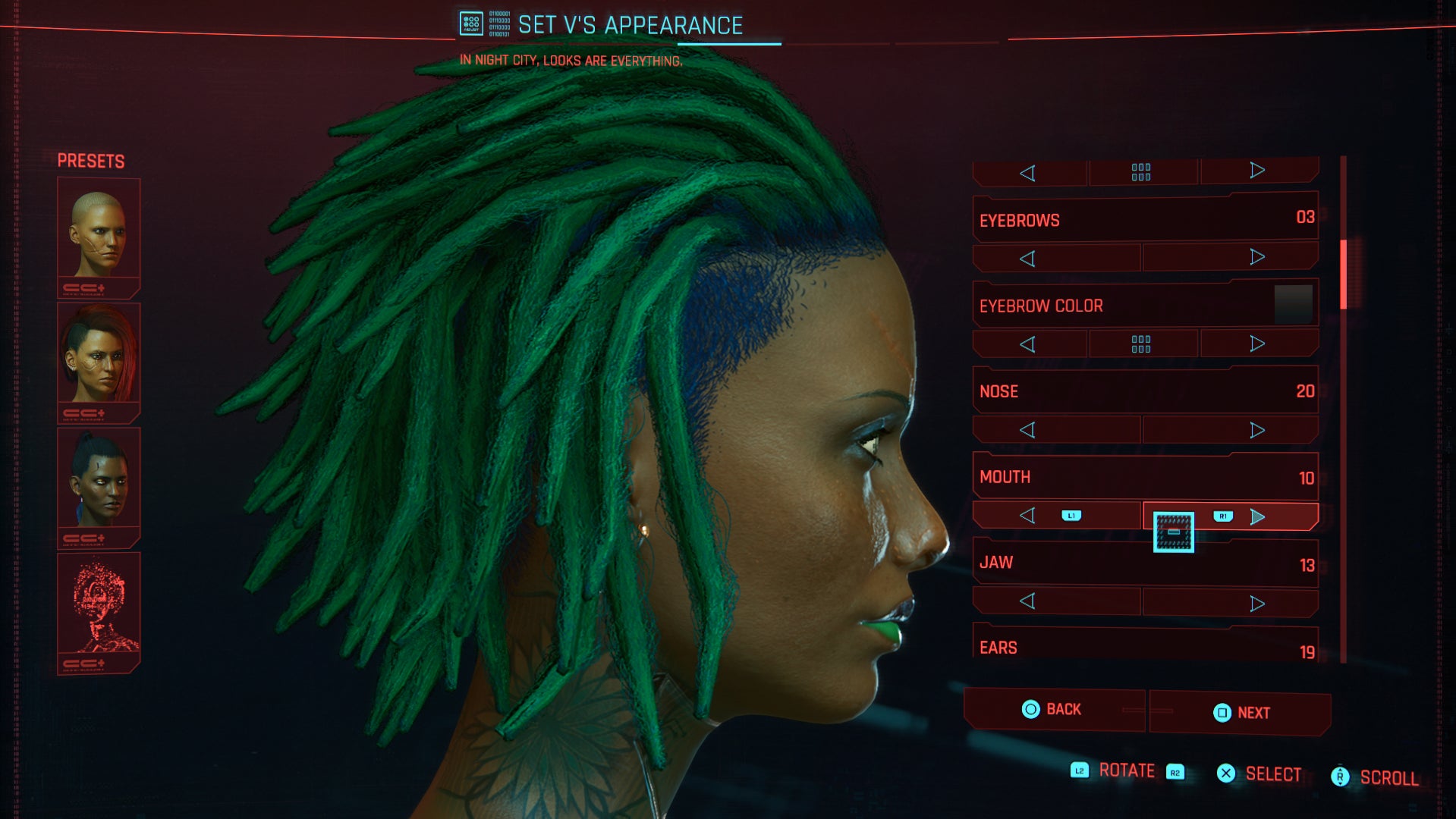Click the Adjust icon beside the title
The width and height of the screenshot is (1456, 819).
coord(470,23)
